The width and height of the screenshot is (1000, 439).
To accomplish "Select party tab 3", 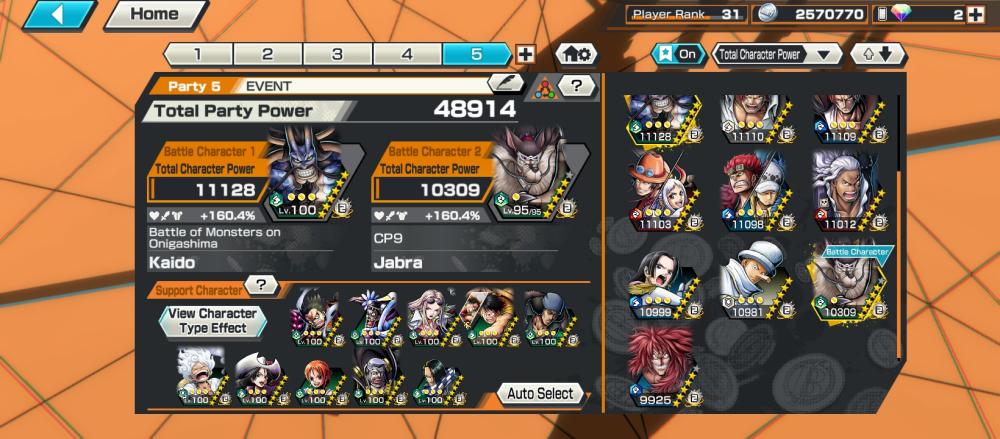I will (x=337, y=55).
